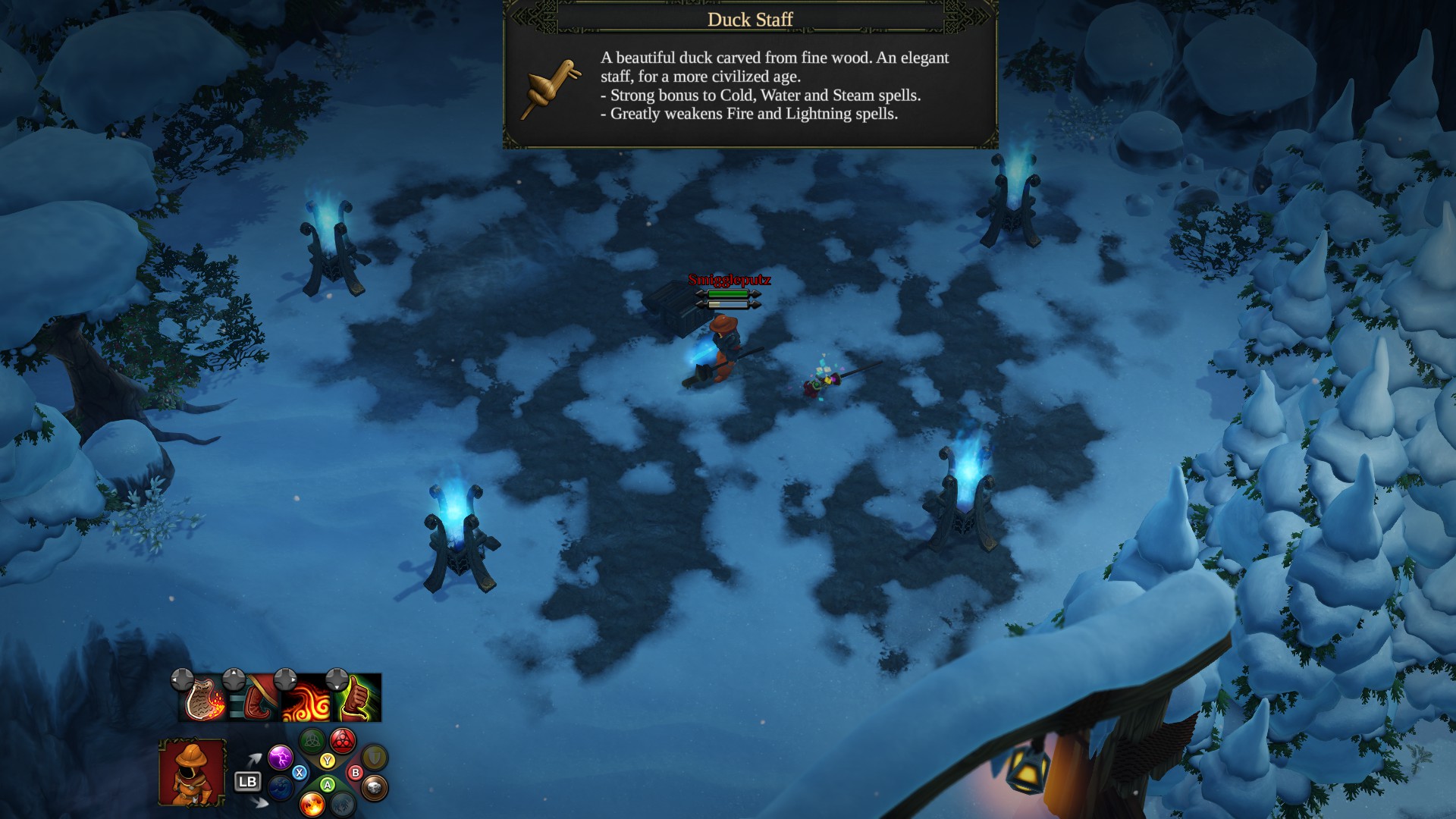1456x819 pixels.
Task: Trigger the green thumbs-up magick
Action: pyautogui.click(x=358, y=698)
